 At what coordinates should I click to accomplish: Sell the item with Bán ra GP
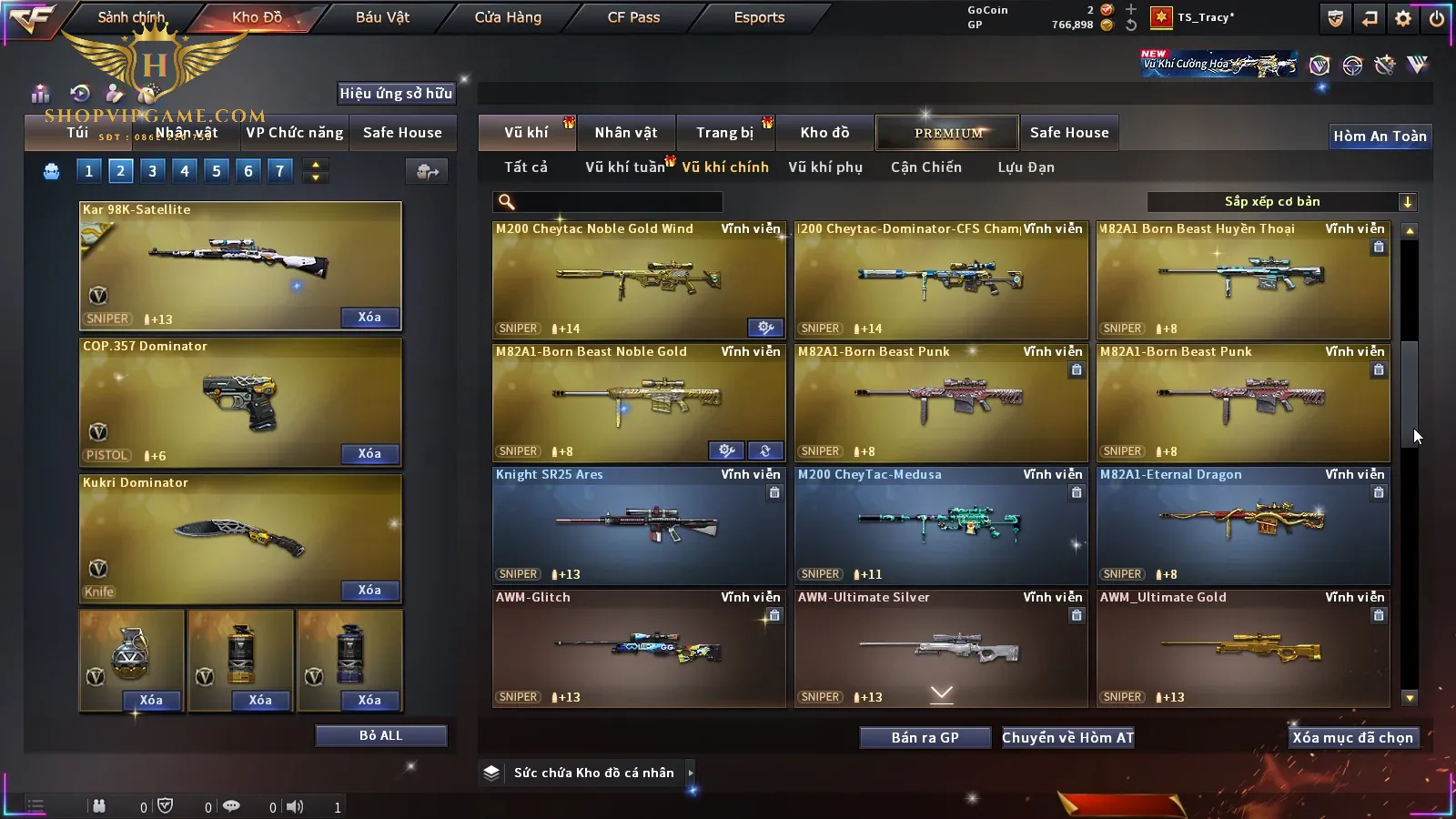tap(925, 738)
